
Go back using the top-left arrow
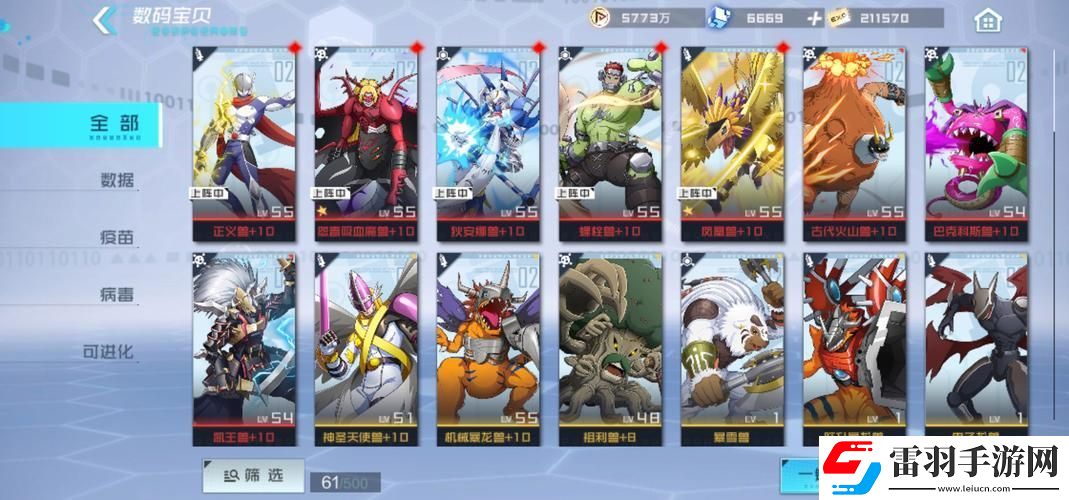101,20
